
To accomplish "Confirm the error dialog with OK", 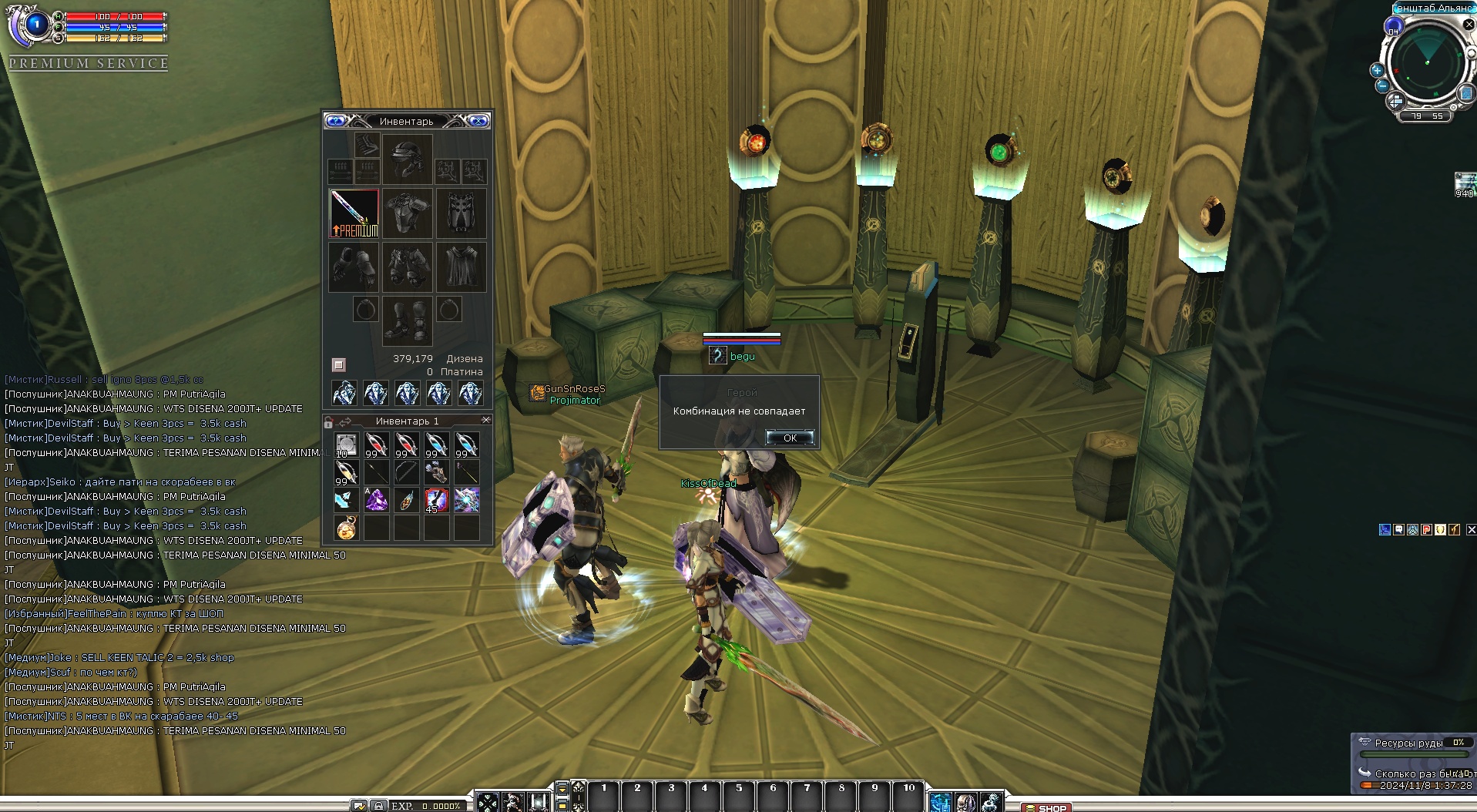I will pos(789,438).
